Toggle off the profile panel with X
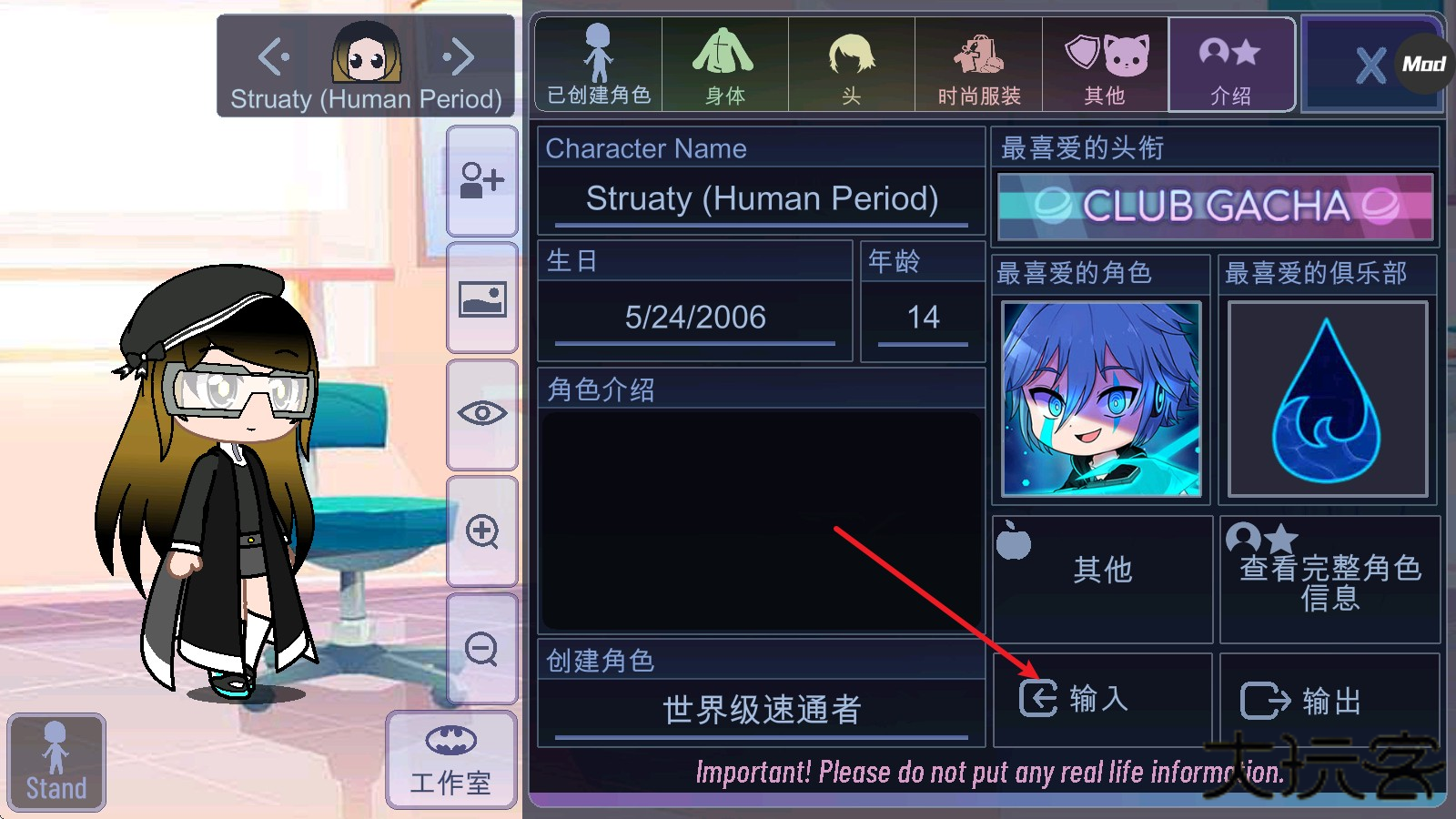This screenshot has height=819, width=1456. click(x=1370, y=64)
